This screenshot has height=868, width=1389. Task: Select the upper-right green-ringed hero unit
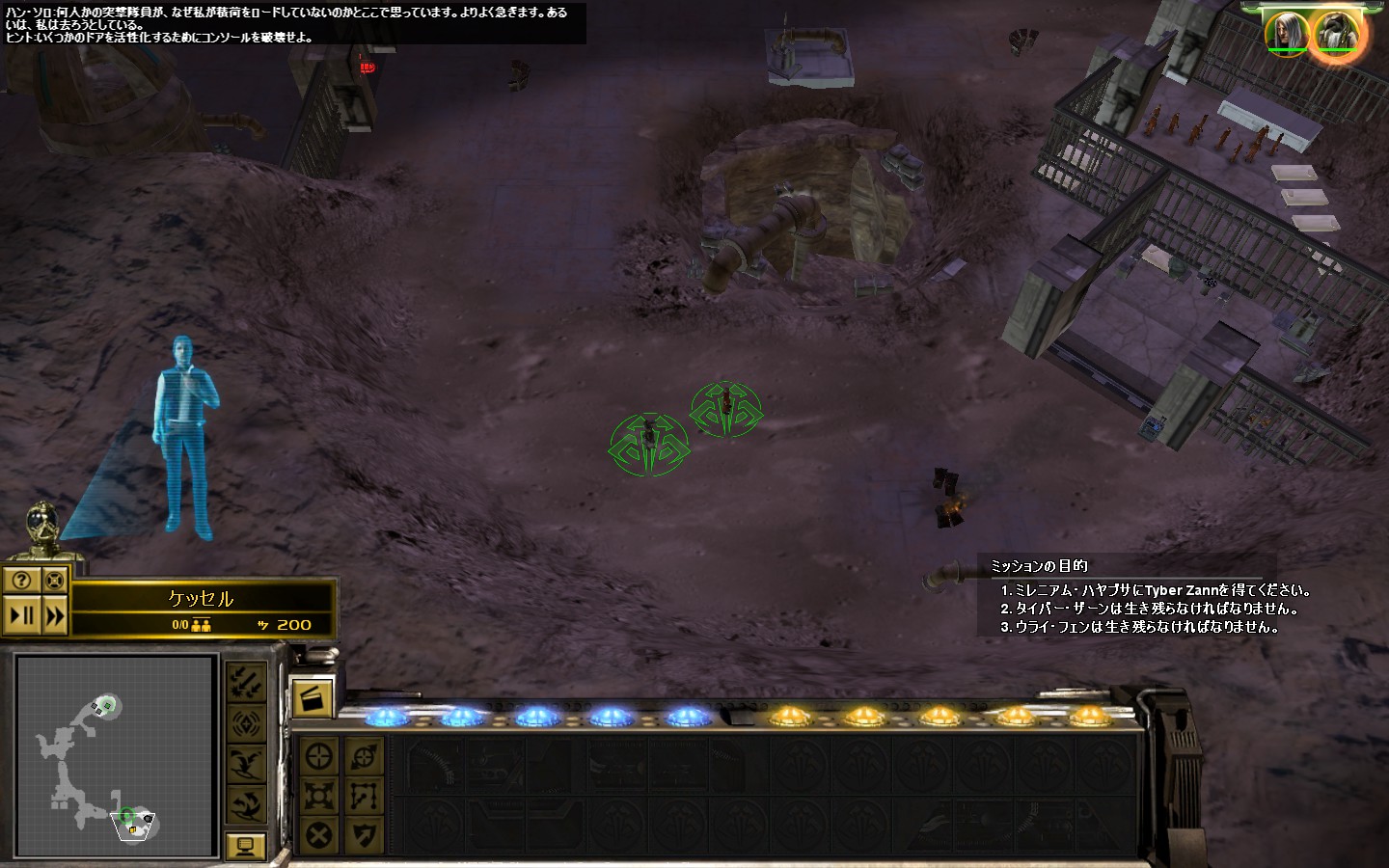(726, 407)
